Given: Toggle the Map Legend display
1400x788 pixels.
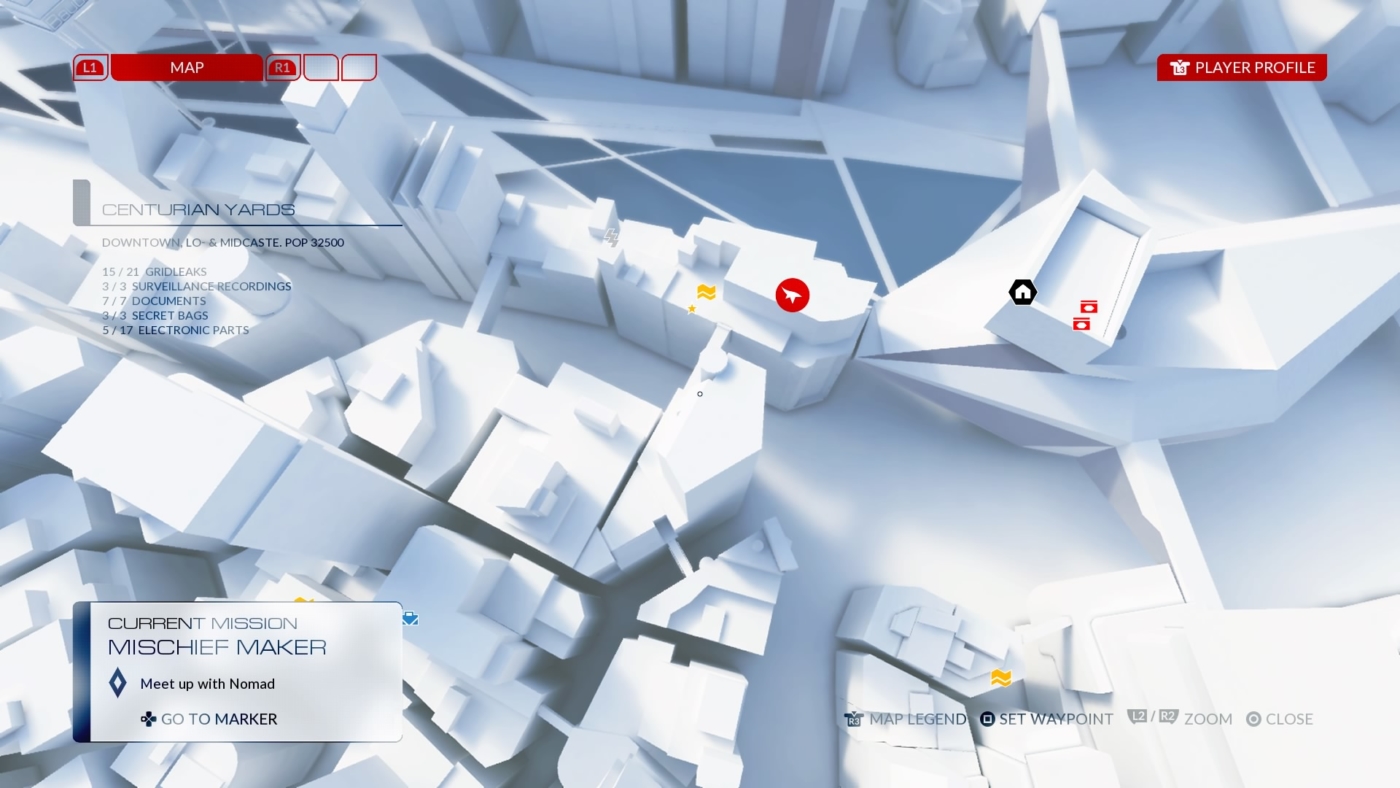Looking at the screenshot, I should pos(905,719).
